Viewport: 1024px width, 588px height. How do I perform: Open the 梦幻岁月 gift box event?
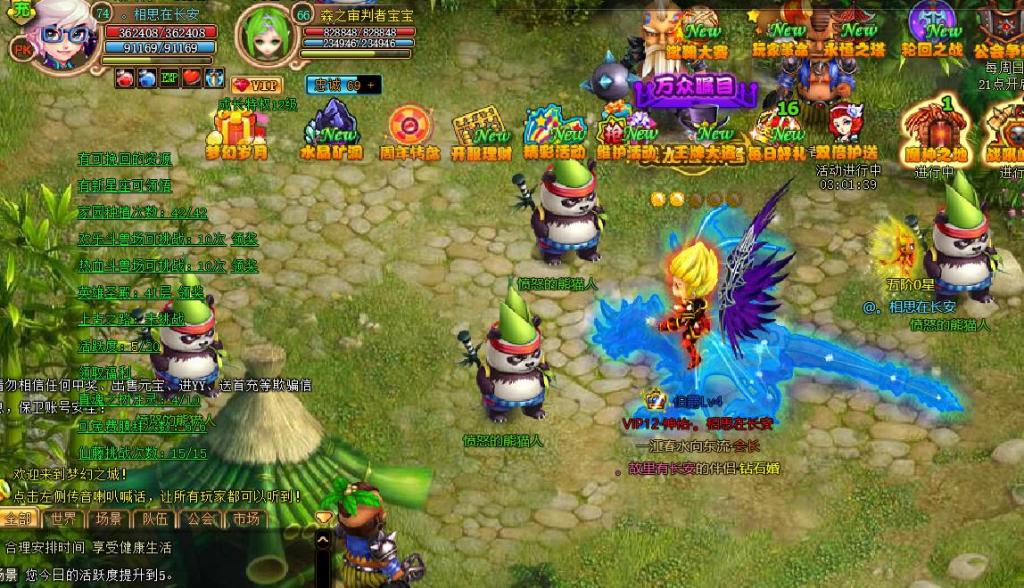tap(237, 131)
